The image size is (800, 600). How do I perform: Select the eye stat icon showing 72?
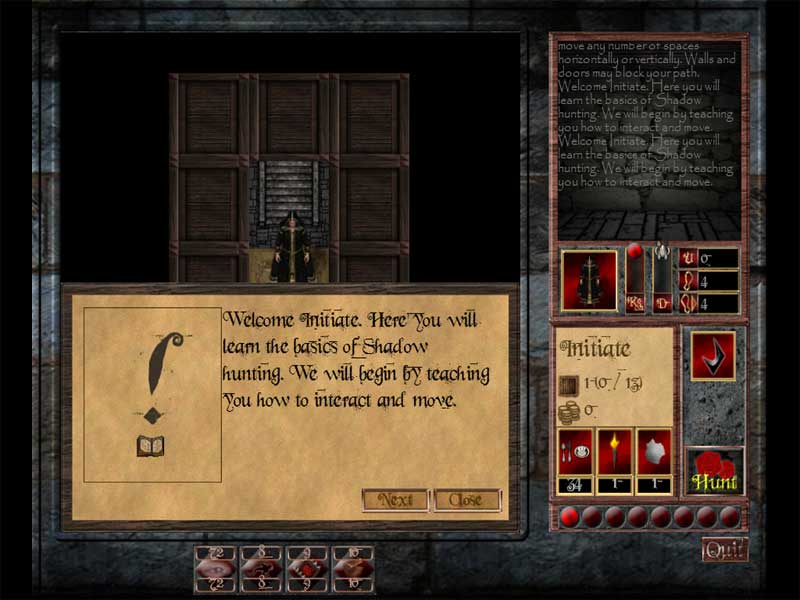point(215,566)
